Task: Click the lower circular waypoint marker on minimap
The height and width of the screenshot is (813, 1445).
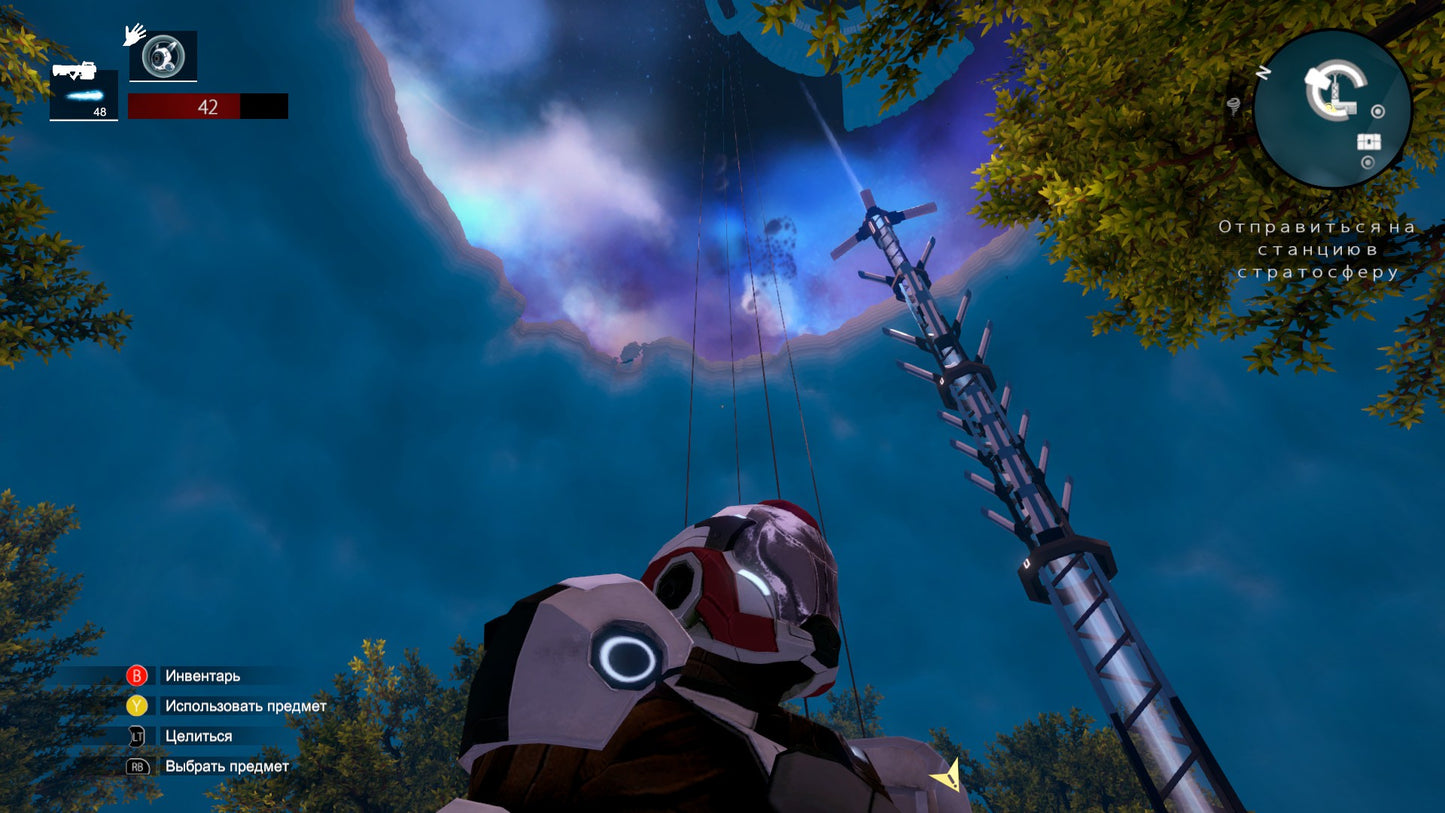Action: coord(1368,162)
